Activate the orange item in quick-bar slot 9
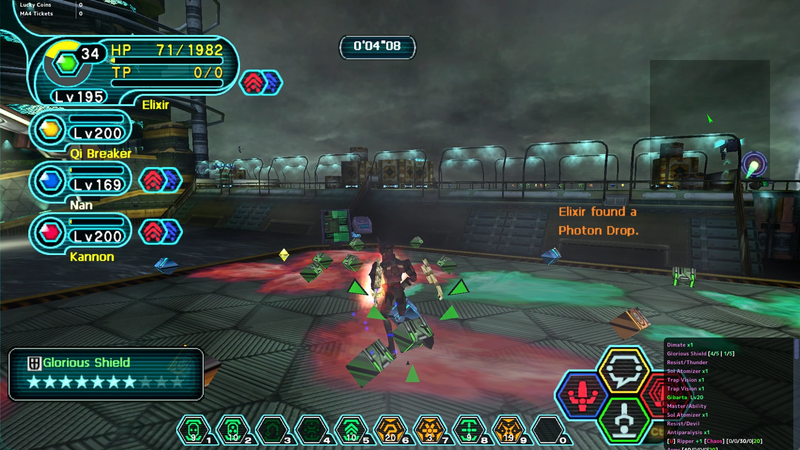The height and width of the screenshot is (450, 800). click(507, 431)
